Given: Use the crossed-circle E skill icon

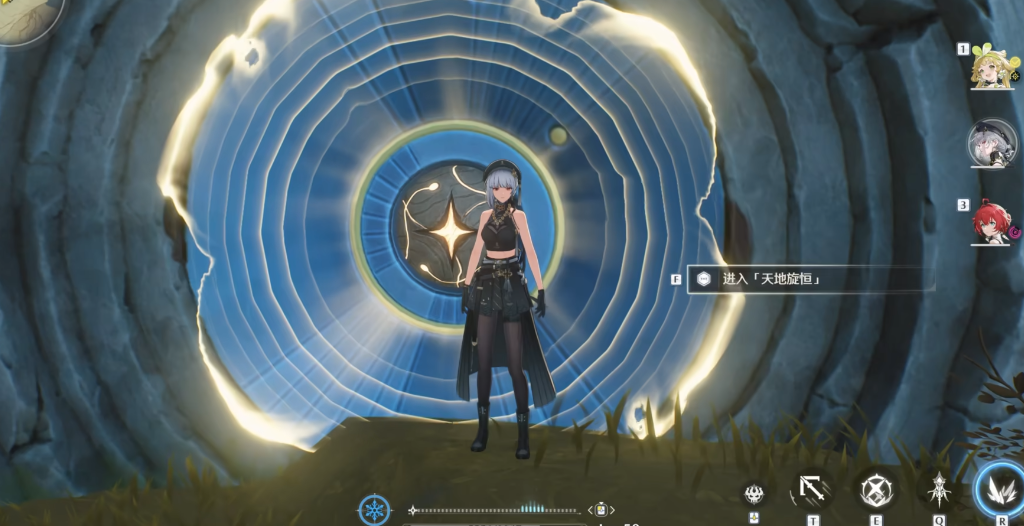Looking at the screenshot, I should [x=876, y=491].
